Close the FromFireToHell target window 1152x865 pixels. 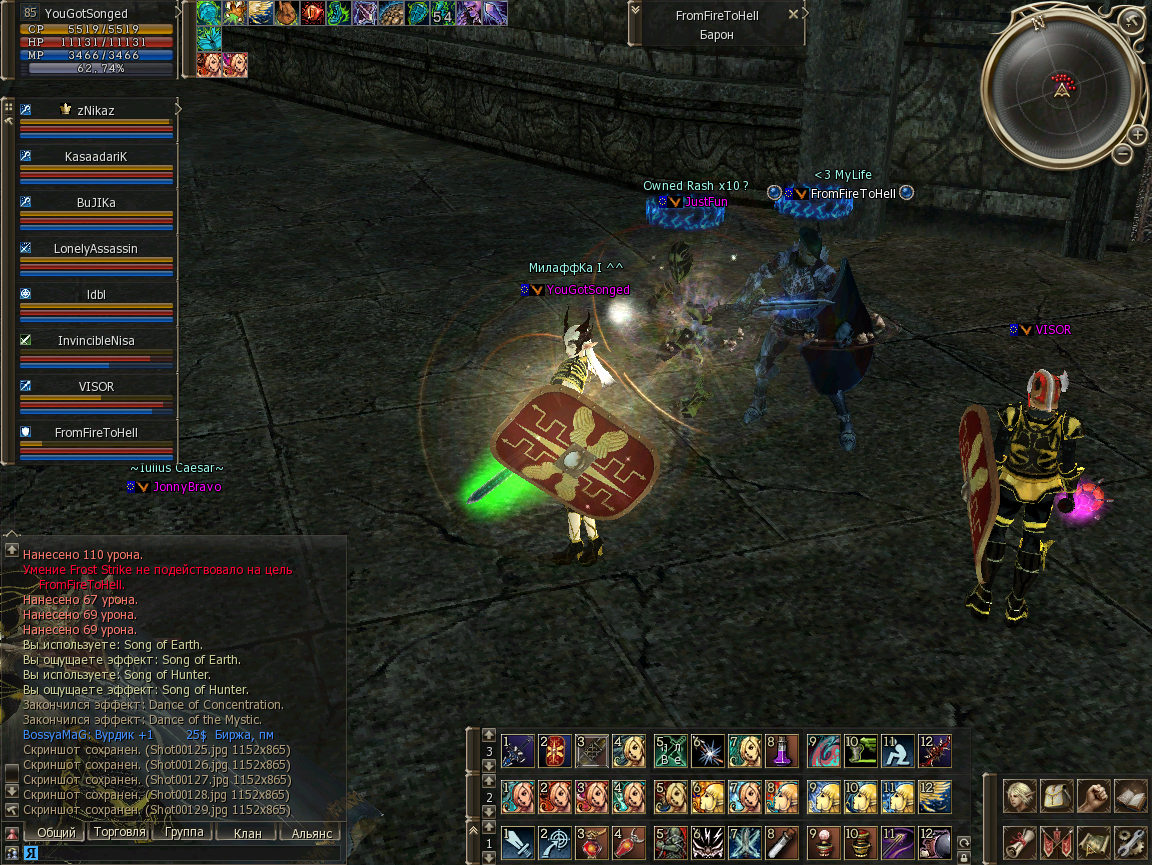coord(794,15)
